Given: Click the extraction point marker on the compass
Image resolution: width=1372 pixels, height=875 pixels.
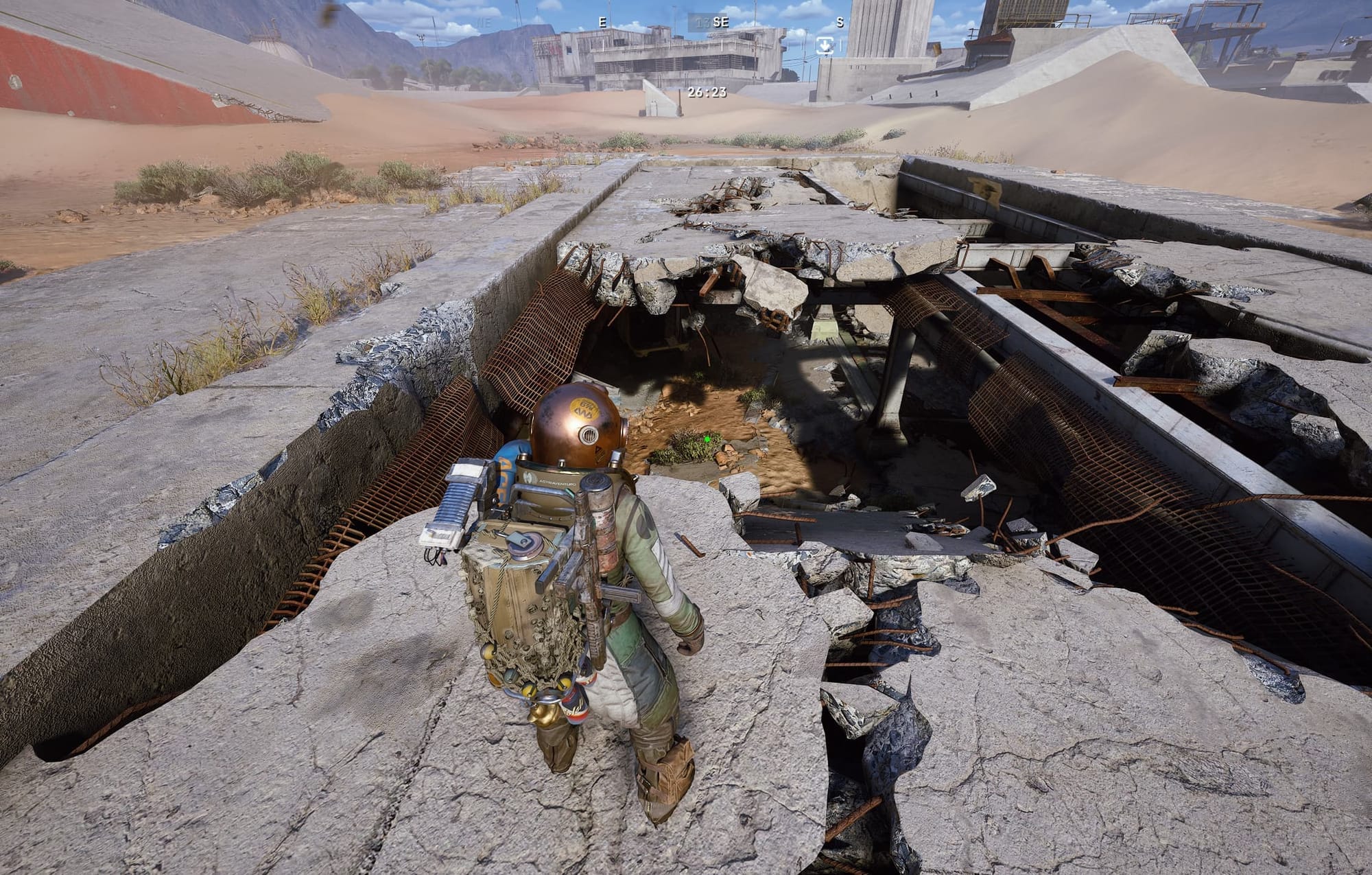Looking at the screenshot, I should [x=825, y=45].
